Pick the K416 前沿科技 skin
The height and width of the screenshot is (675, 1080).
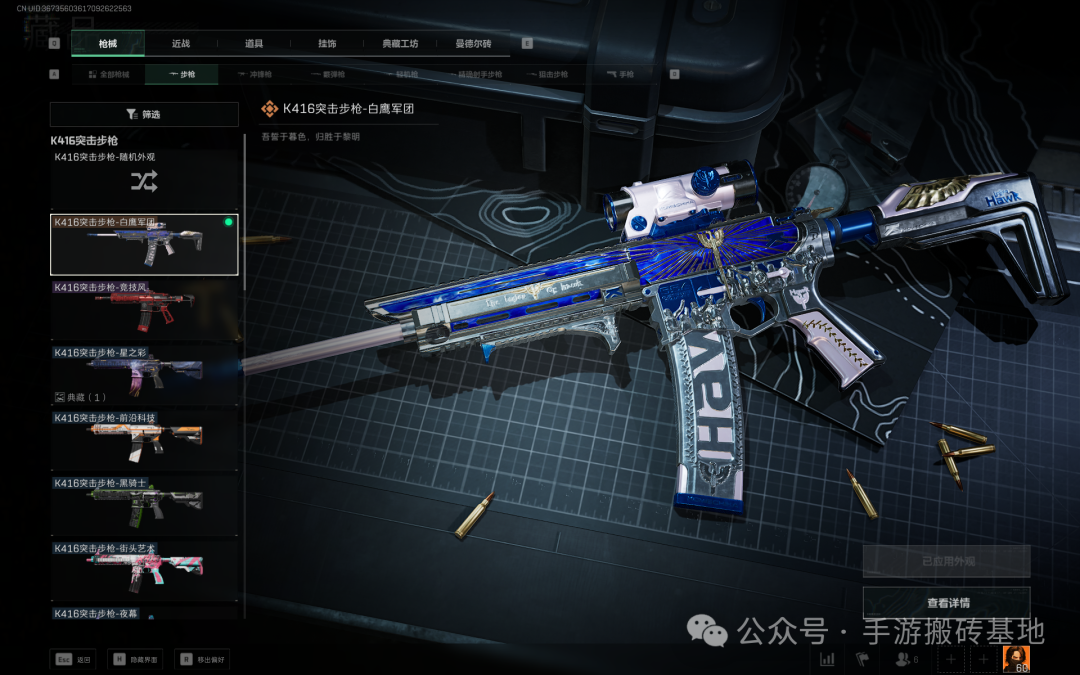144,438
